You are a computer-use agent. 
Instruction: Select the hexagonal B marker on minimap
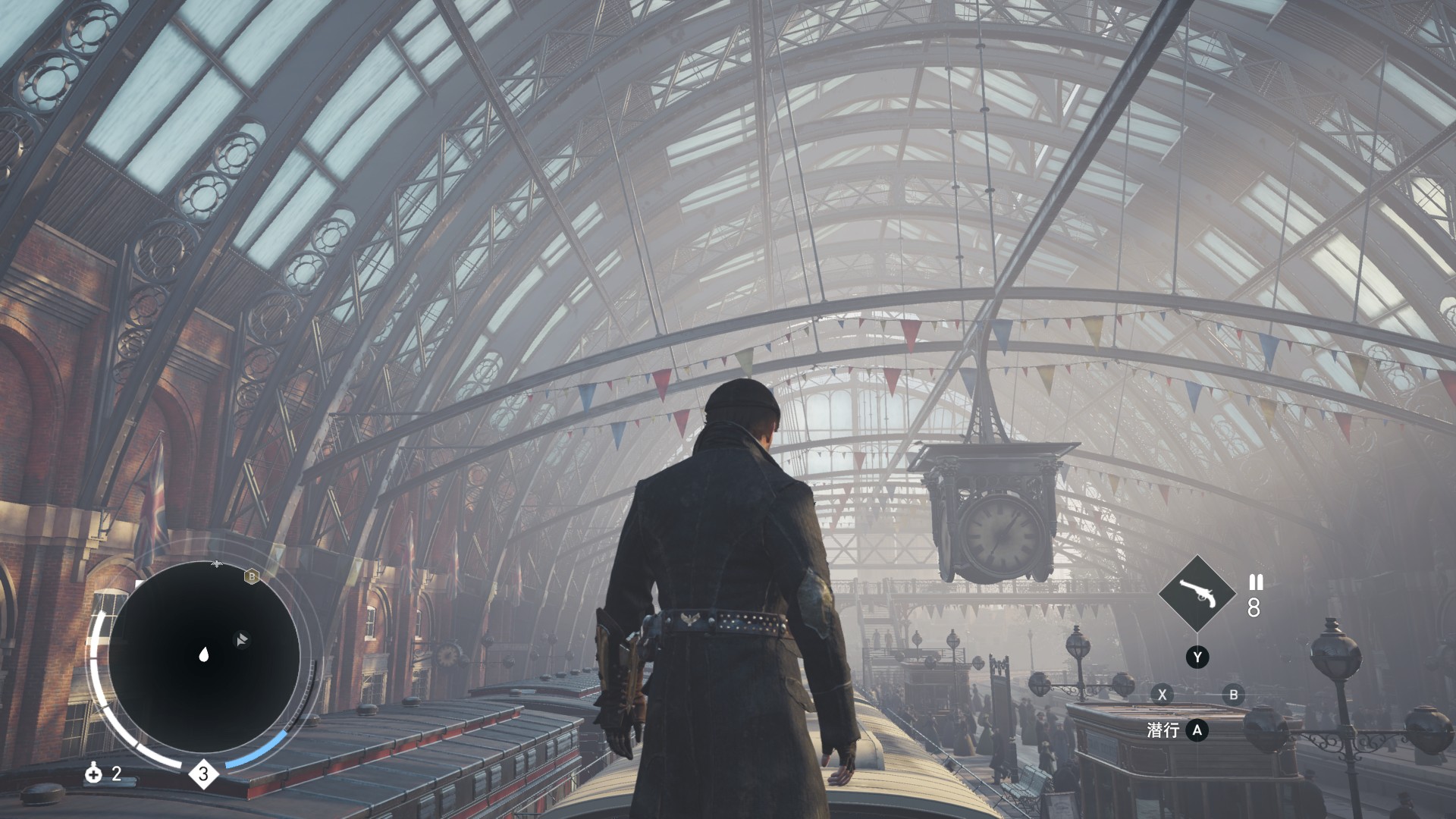(x=252, y=577)
